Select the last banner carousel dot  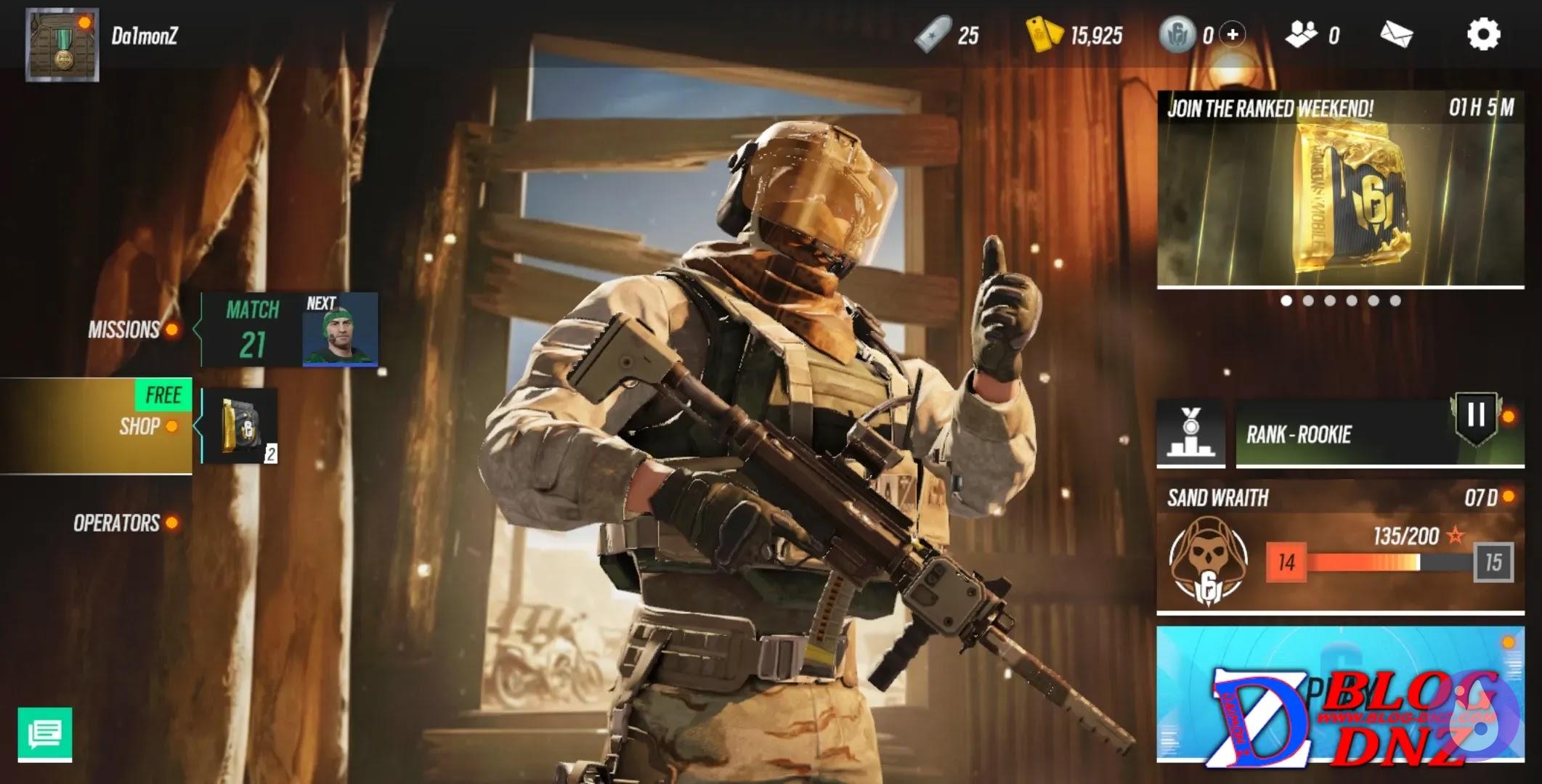(1395, 301)
